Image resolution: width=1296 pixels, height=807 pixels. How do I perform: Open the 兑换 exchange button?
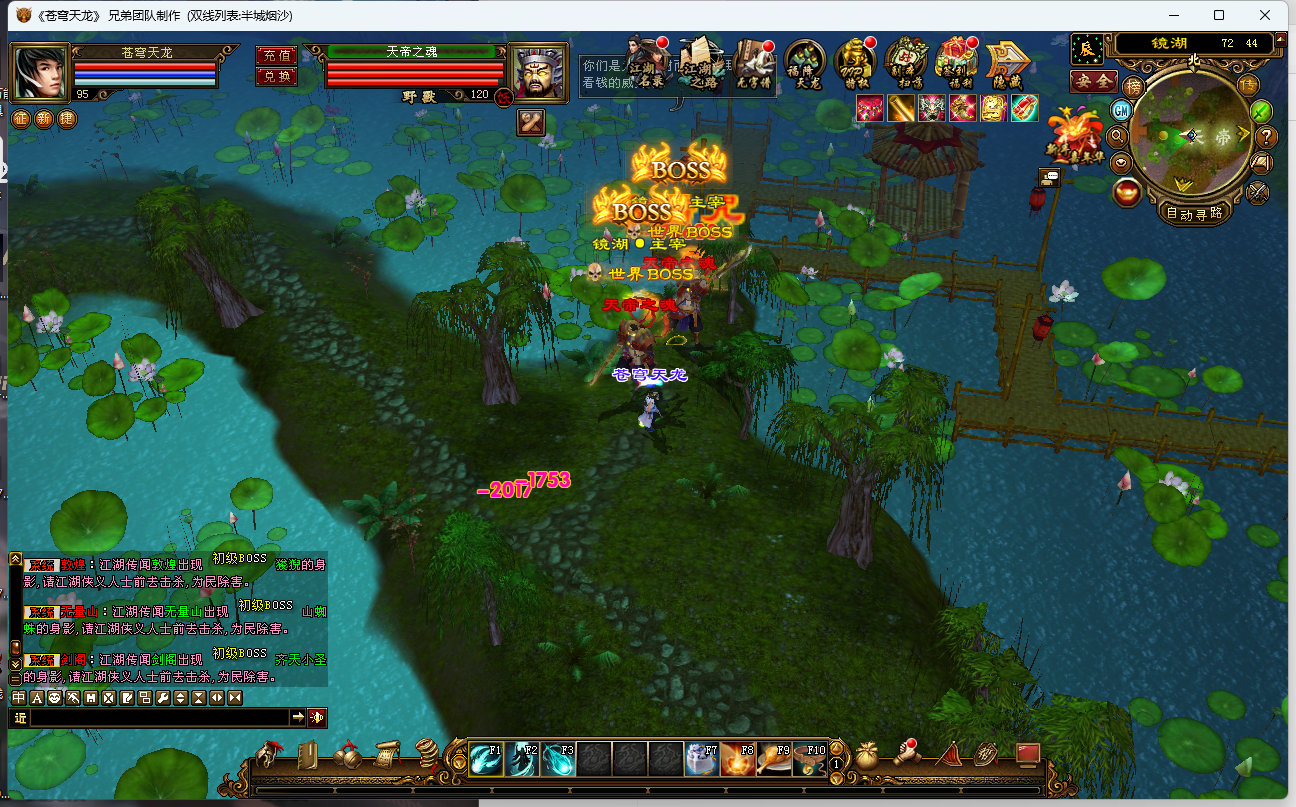[275, 76]
